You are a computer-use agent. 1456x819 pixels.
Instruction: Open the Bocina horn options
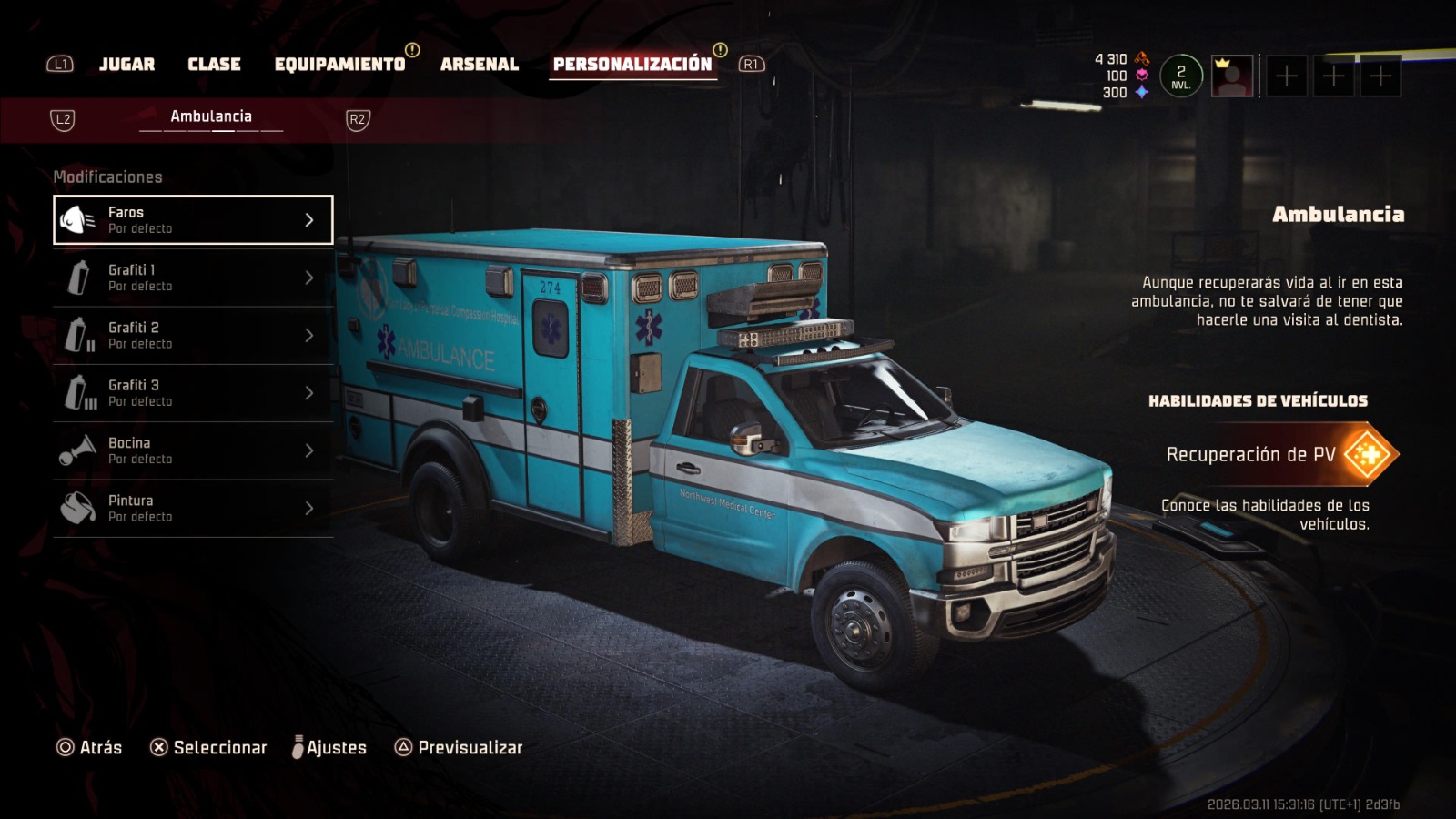[193, 450]
